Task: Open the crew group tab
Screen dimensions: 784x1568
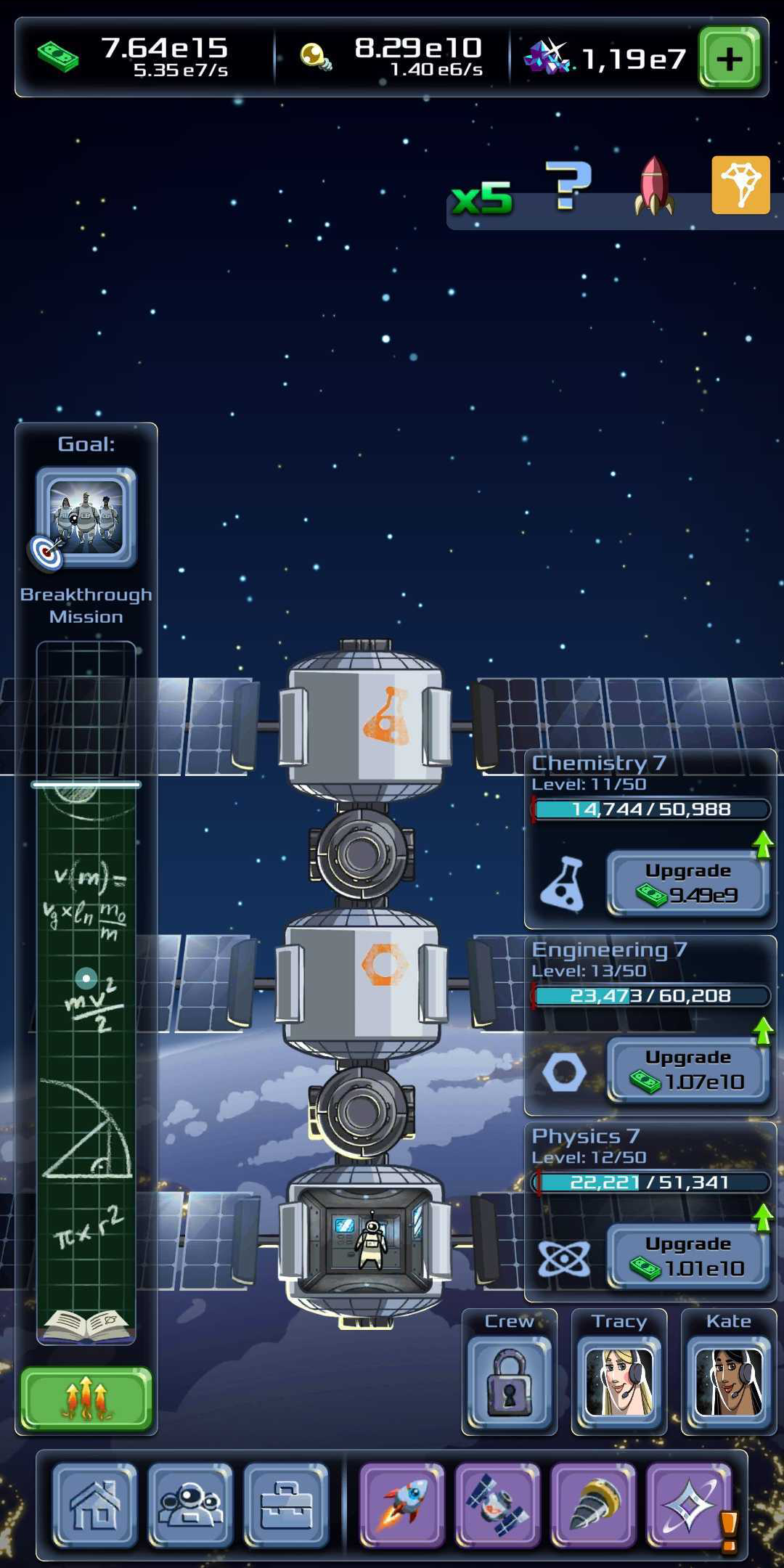Action: pos(190,1505)
